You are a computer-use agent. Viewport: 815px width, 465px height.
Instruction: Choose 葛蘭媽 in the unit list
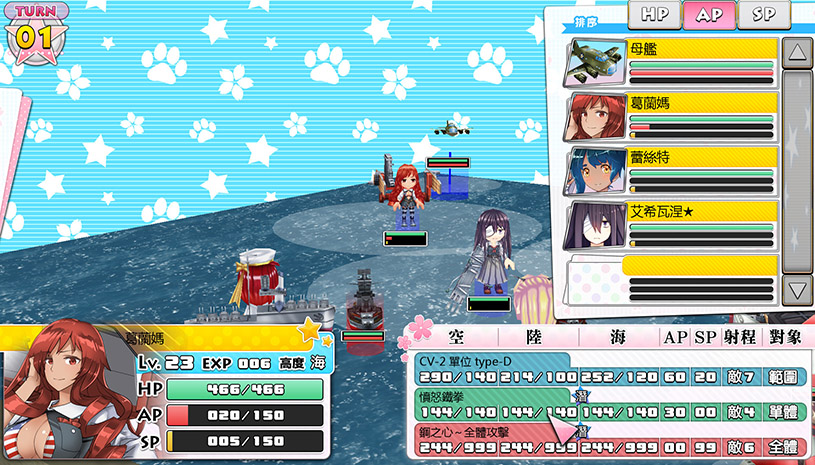click(672, 118)
